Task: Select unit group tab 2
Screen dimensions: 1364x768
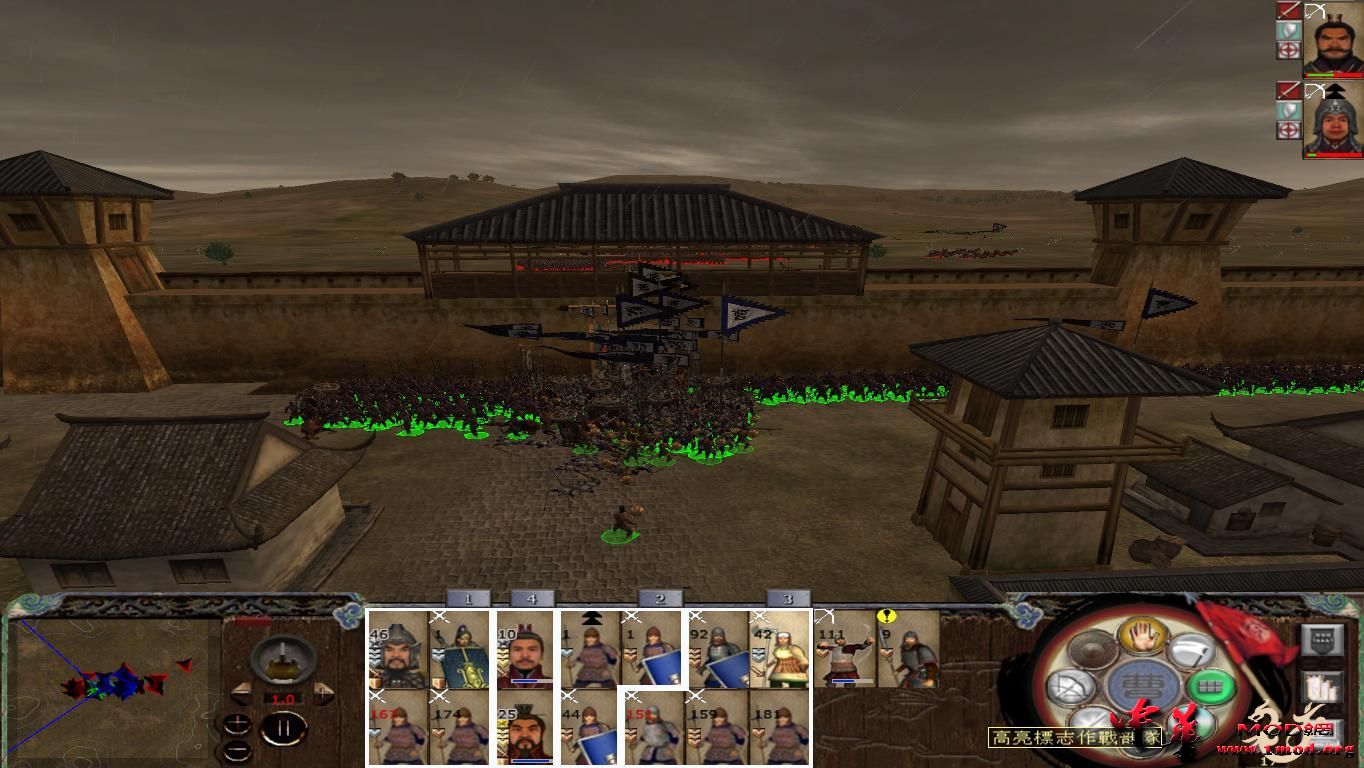Action: (x=659, y=597)
